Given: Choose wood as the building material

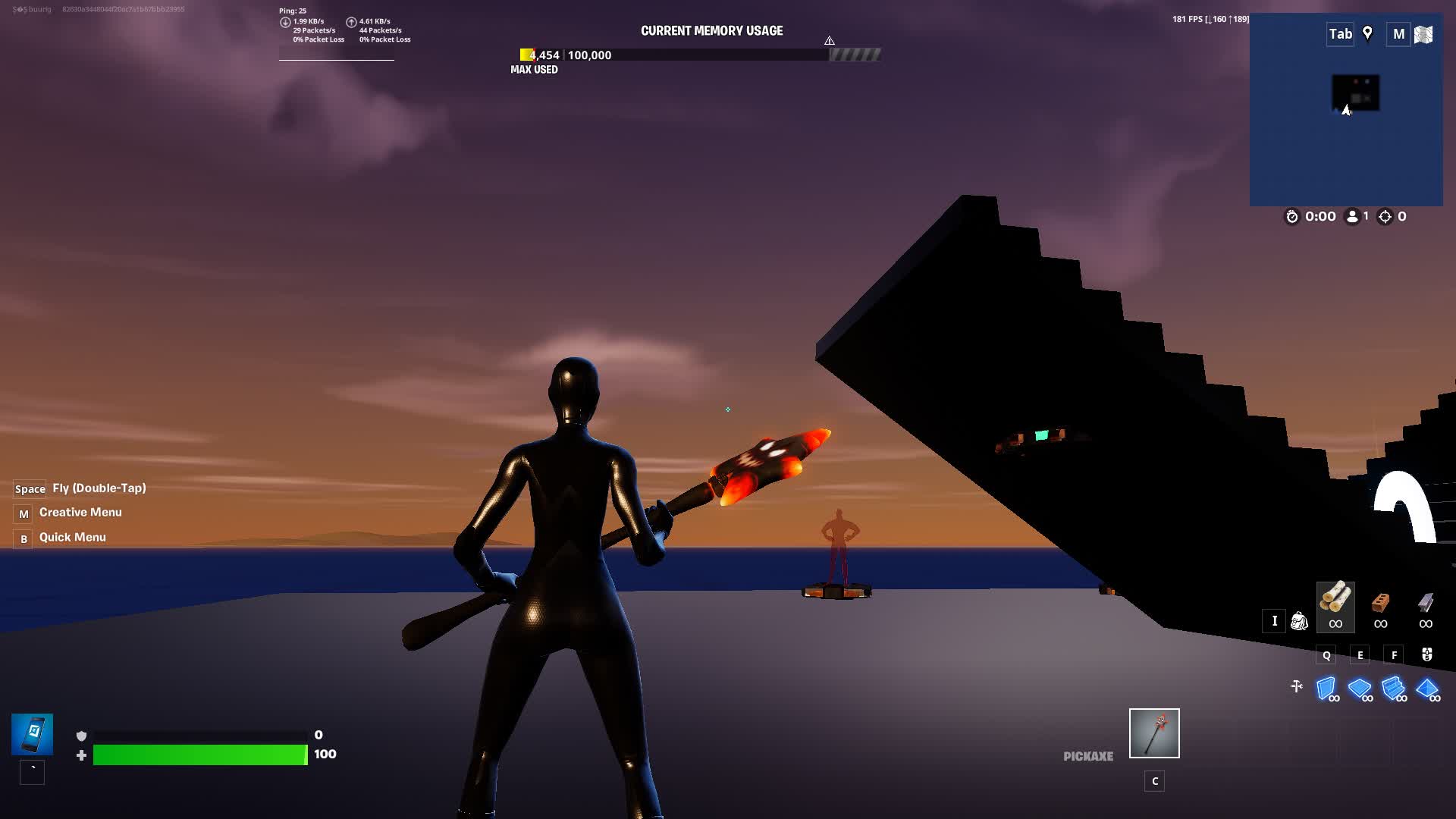Looking at the screenshot, I should click(x=1335, y=601).
